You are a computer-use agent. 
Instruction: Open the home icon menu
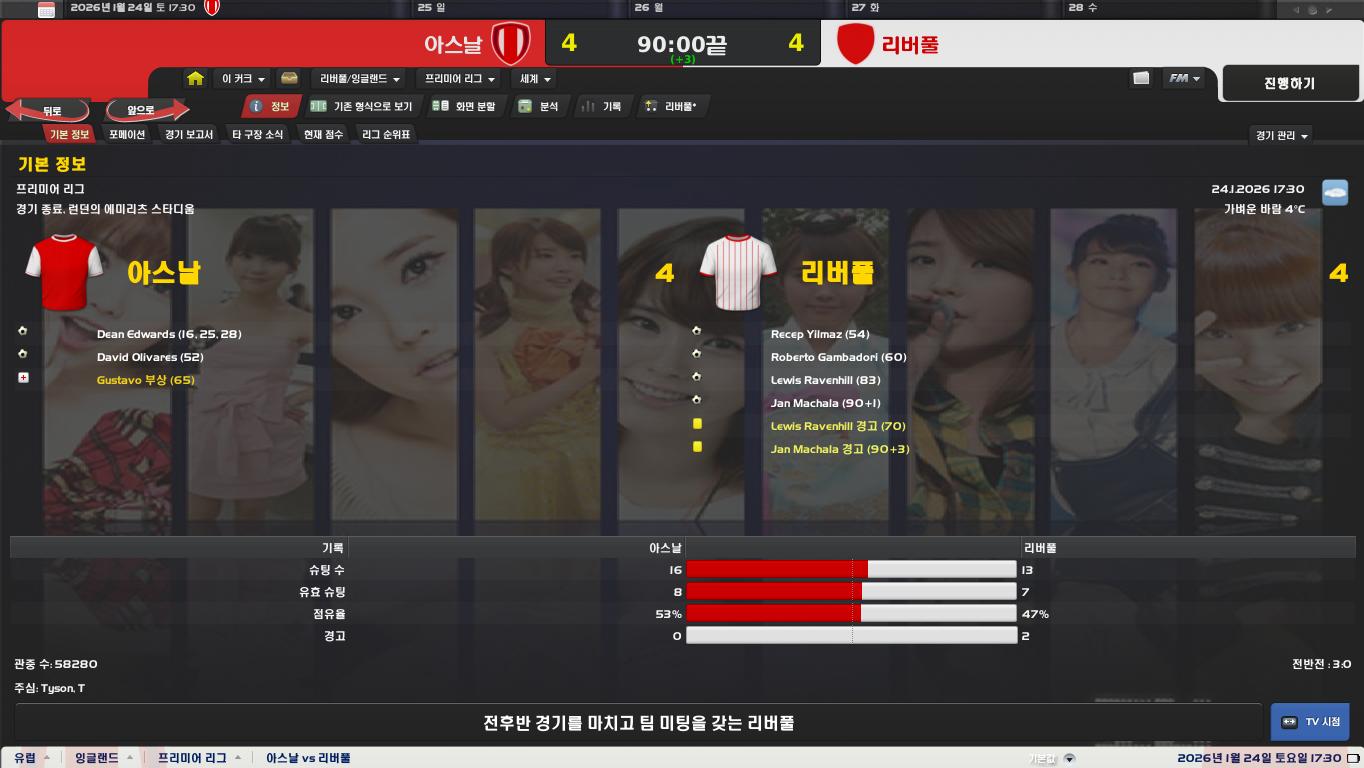point(196,78)
